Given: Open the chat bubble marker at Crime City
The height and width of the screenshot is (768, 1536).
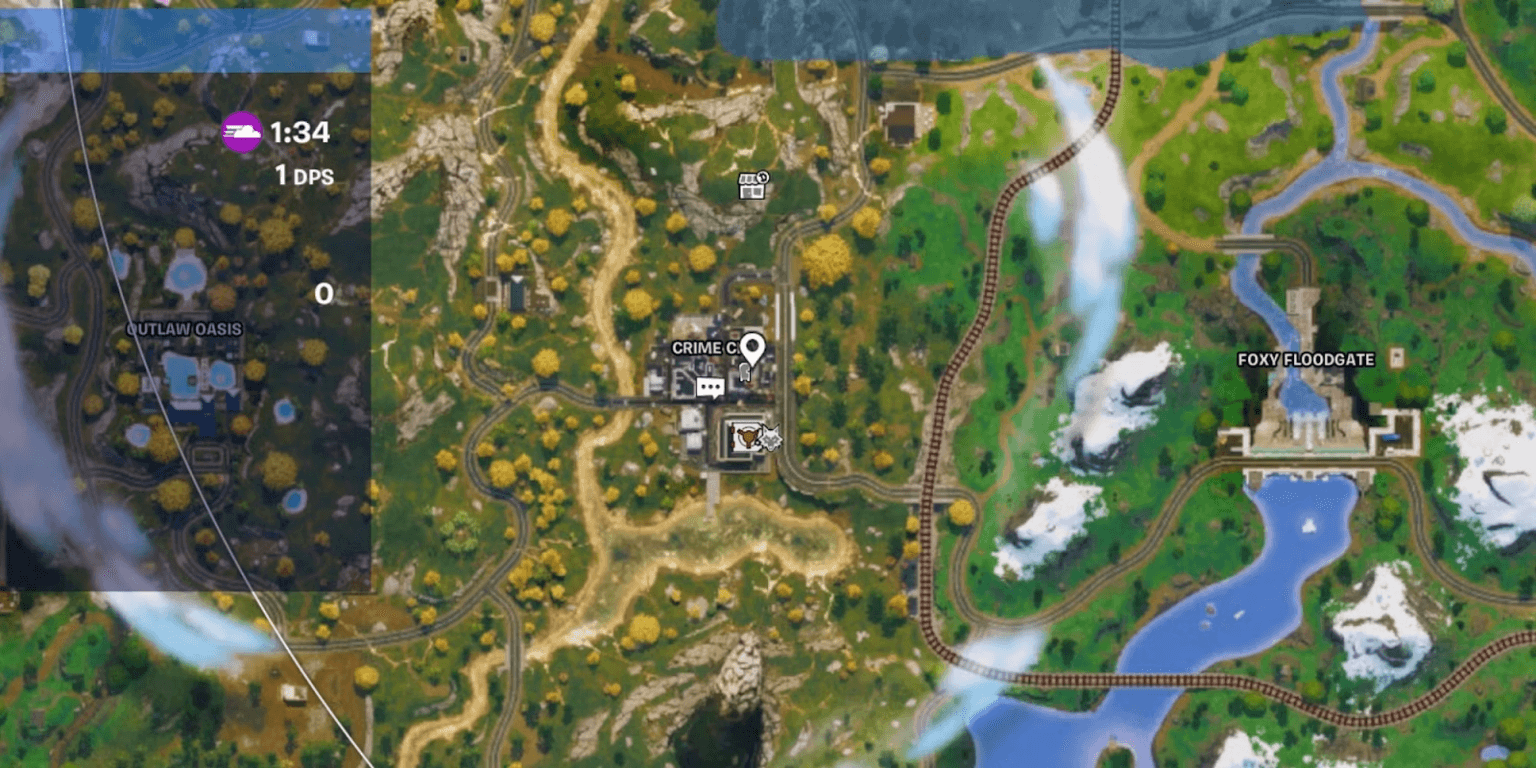Looking at the screenshot, I should click(x=710, y=386).
